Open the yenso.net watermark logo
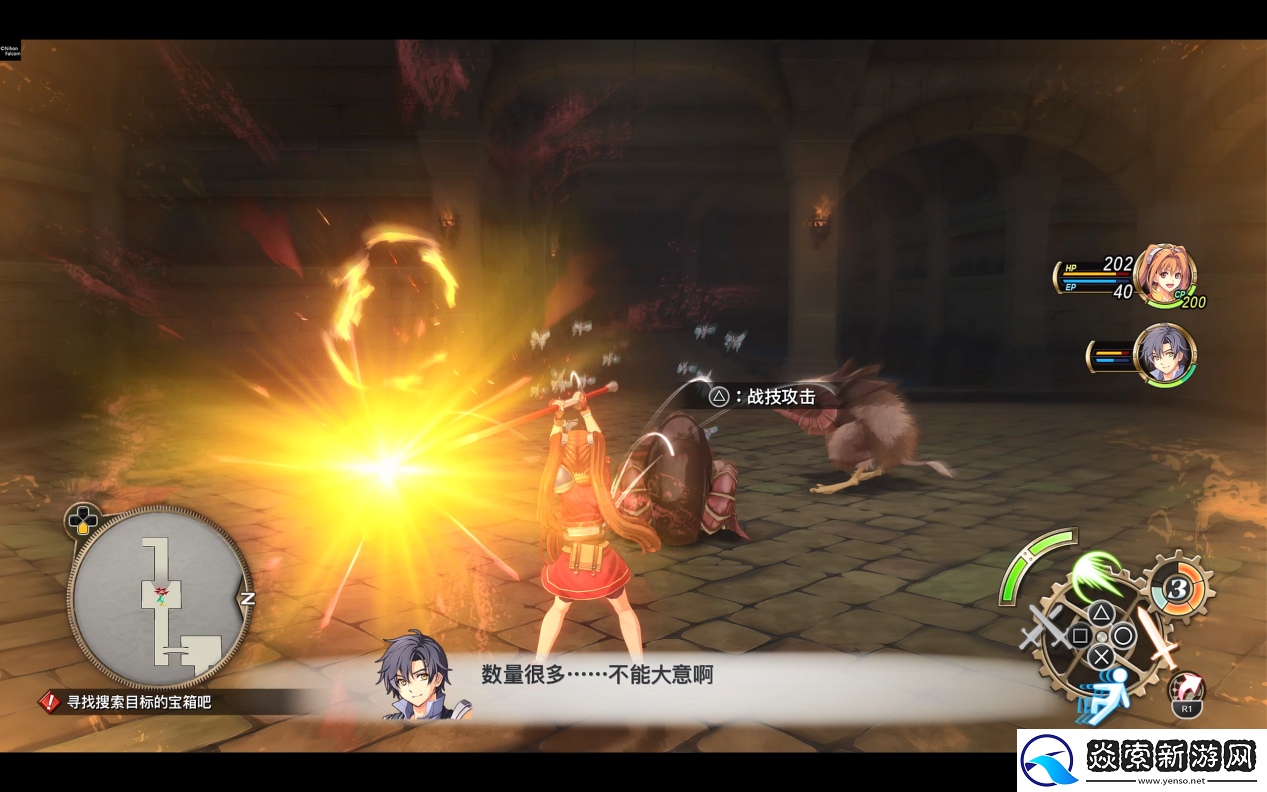The height and width of the screenshot is (792, 1267). [x=1141, y=760]
